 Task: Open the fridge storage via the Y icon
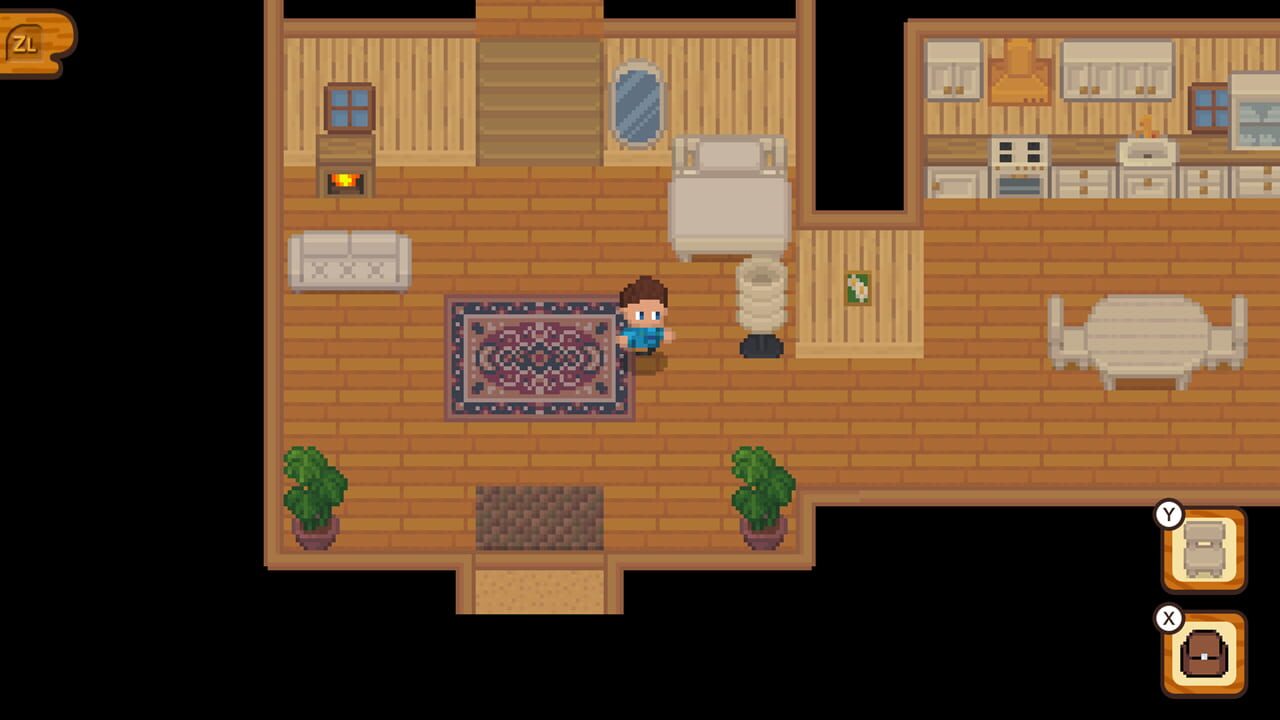pos(1203,546)
